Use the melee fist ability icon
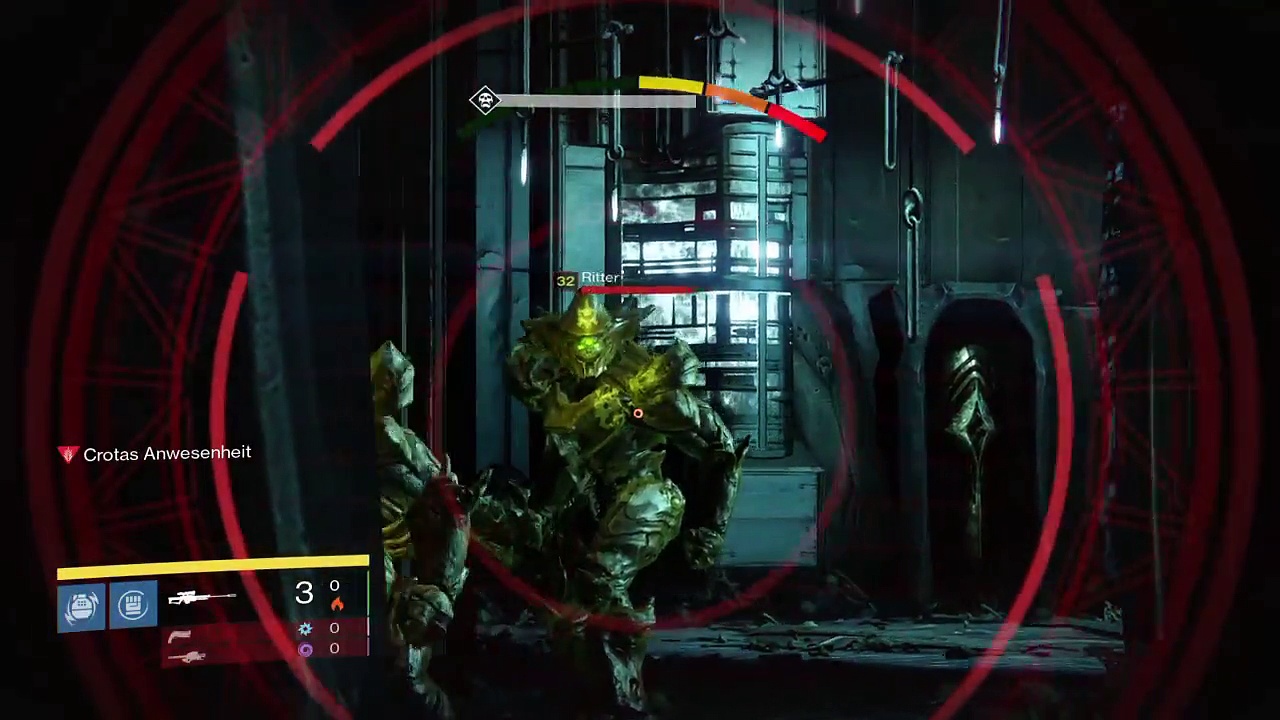 coord(133,605)
